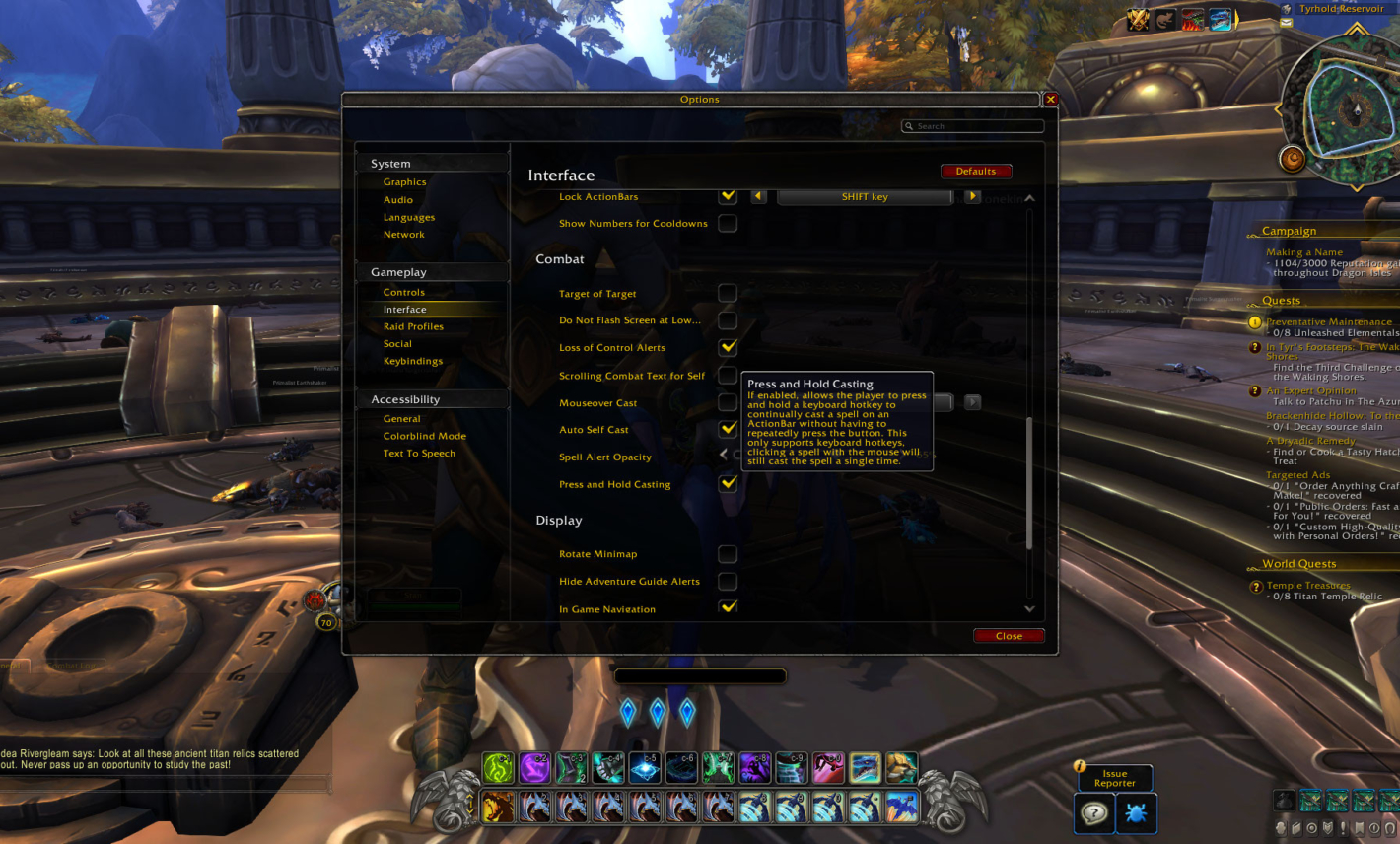
Task: Toggle Rotate Minimap on
Action: (x=728, y=553)
